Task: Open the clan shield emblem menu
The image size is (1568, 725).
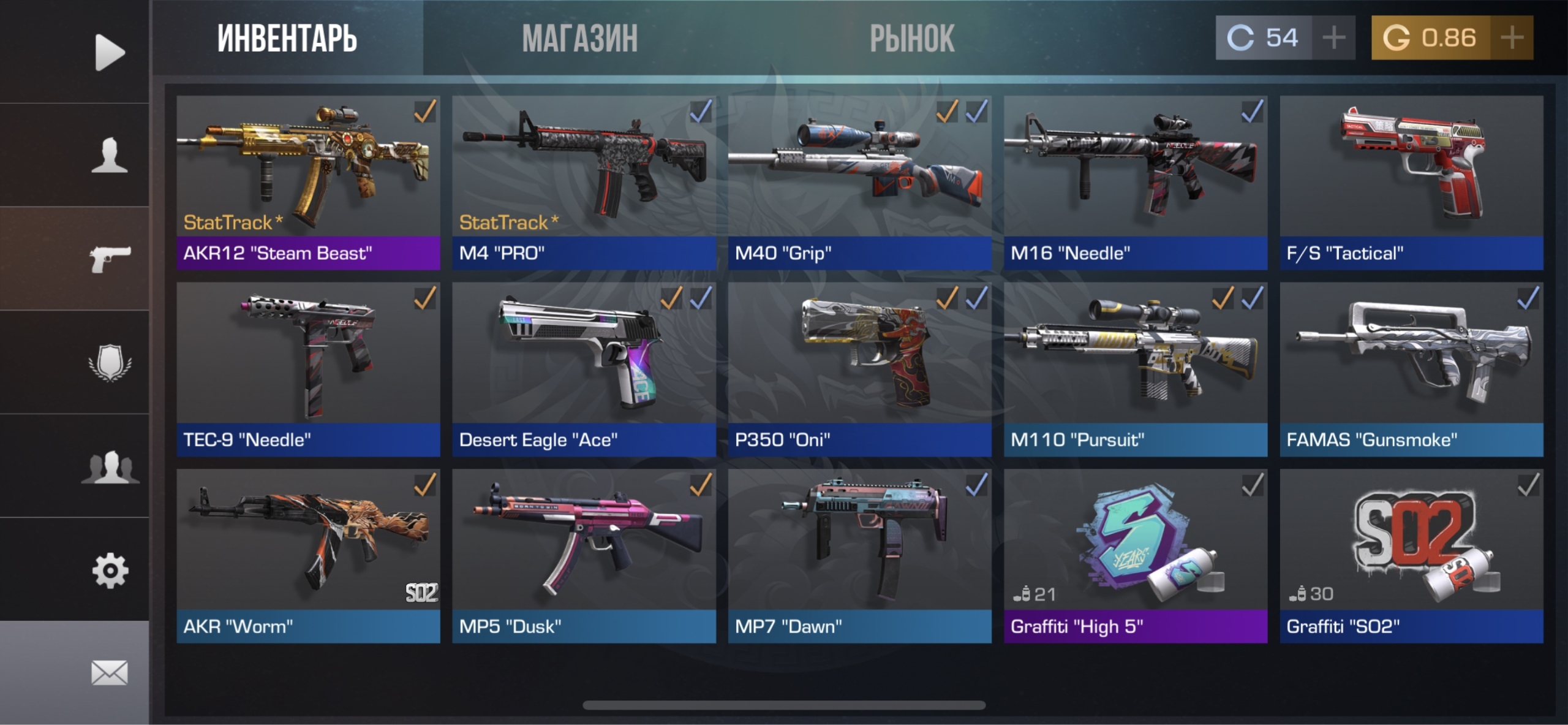Action: pyautogui.click(x=110, y=362)
